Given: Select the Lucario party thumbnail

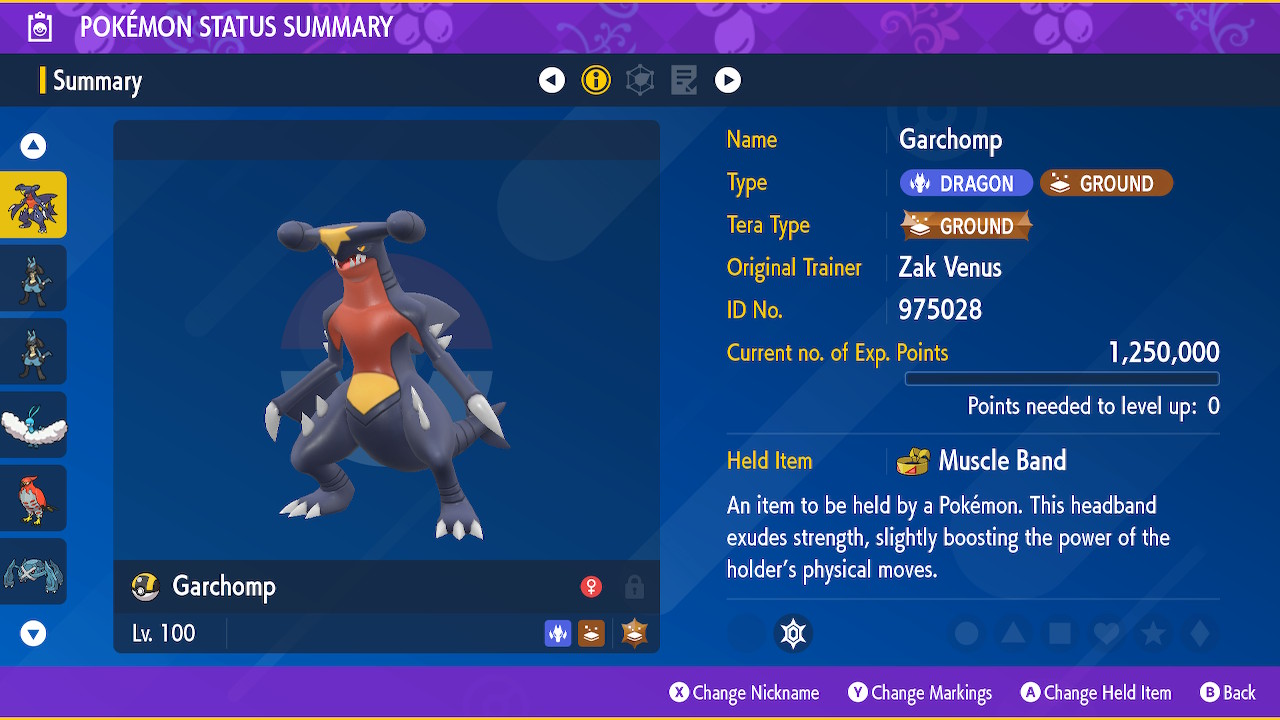Looking at the screenshot, I should click(35, 278).
